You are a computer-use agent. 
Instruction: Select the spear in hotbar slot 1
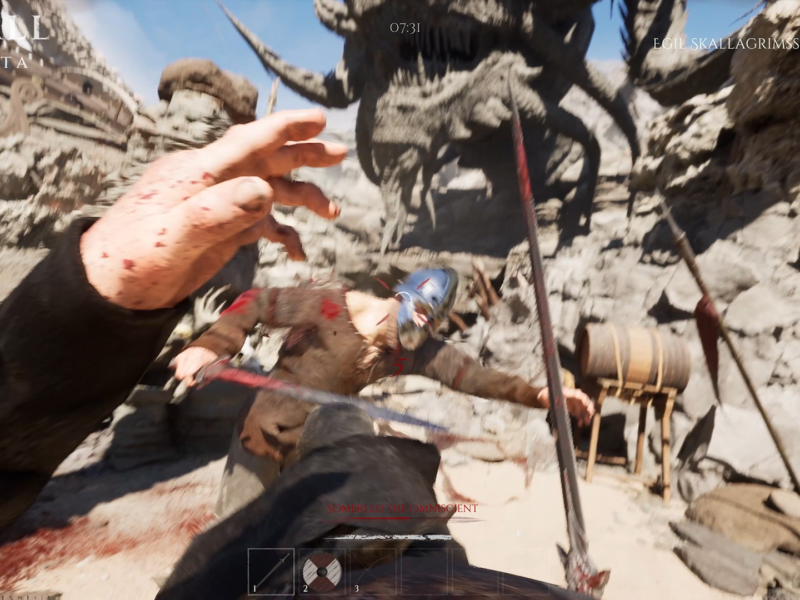pos(271,571)
